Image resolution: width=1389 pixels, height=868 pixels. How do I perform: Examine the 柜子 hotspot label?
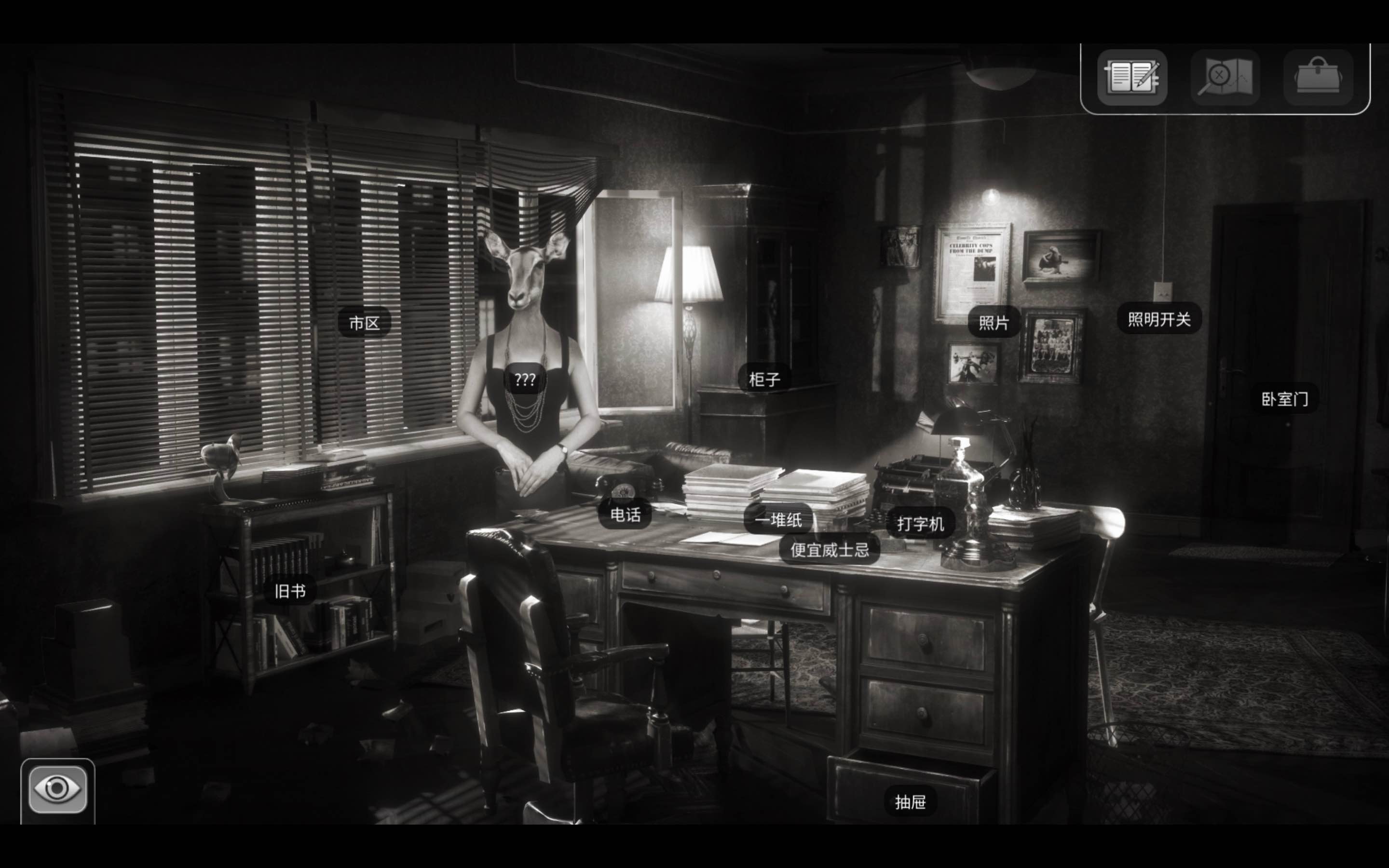click(764, 379)
